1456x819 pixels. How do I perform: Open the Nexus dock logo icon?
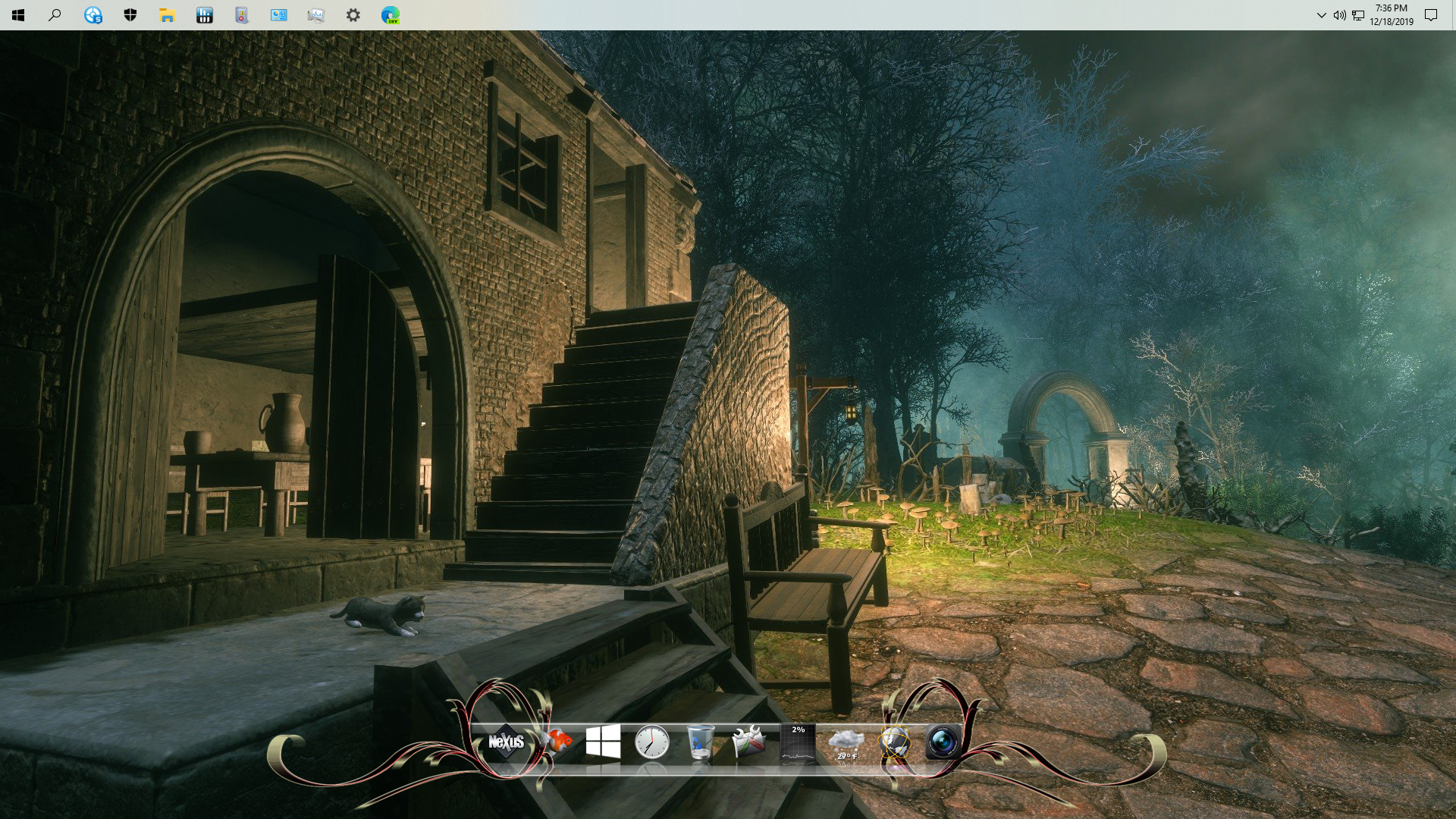click(x=506, y=741)
